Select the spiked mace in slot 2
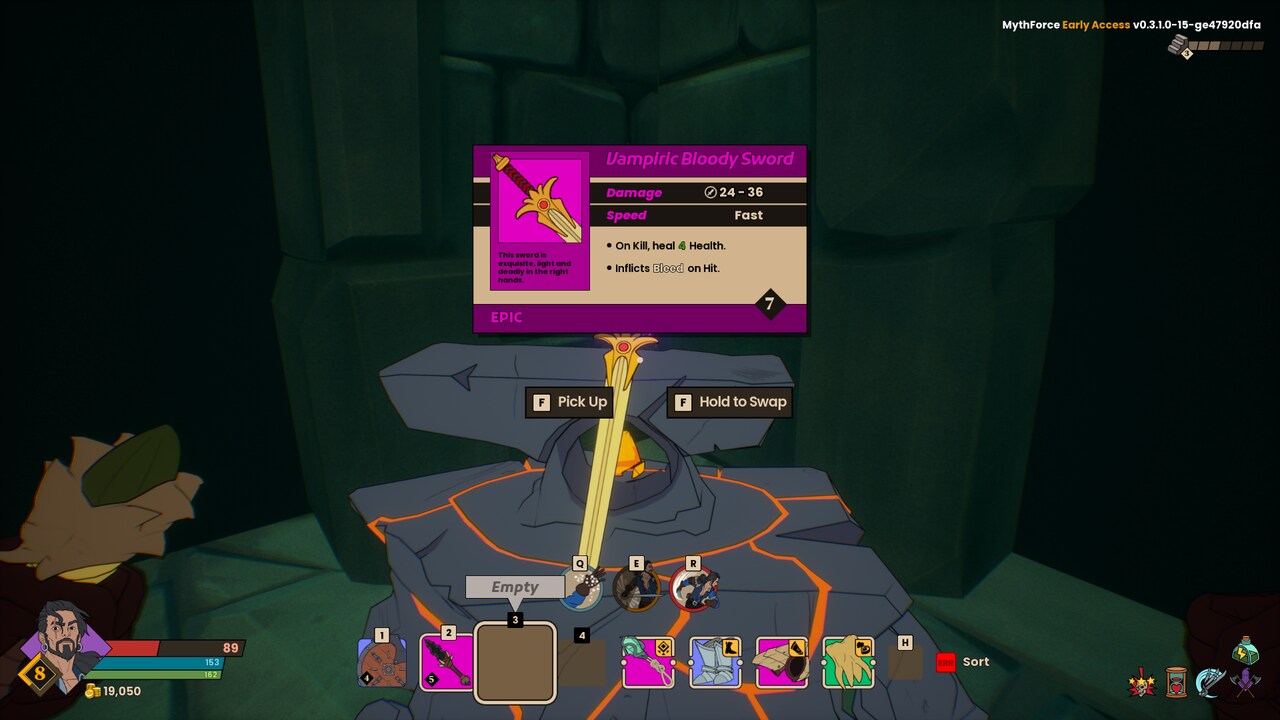1280x720 pixels. [446, 662]
